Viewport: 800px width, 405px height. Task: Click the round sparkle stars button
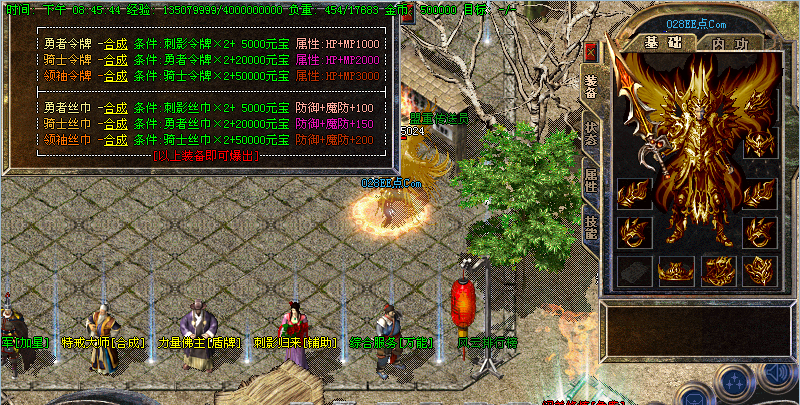click(x=735, y=383)
